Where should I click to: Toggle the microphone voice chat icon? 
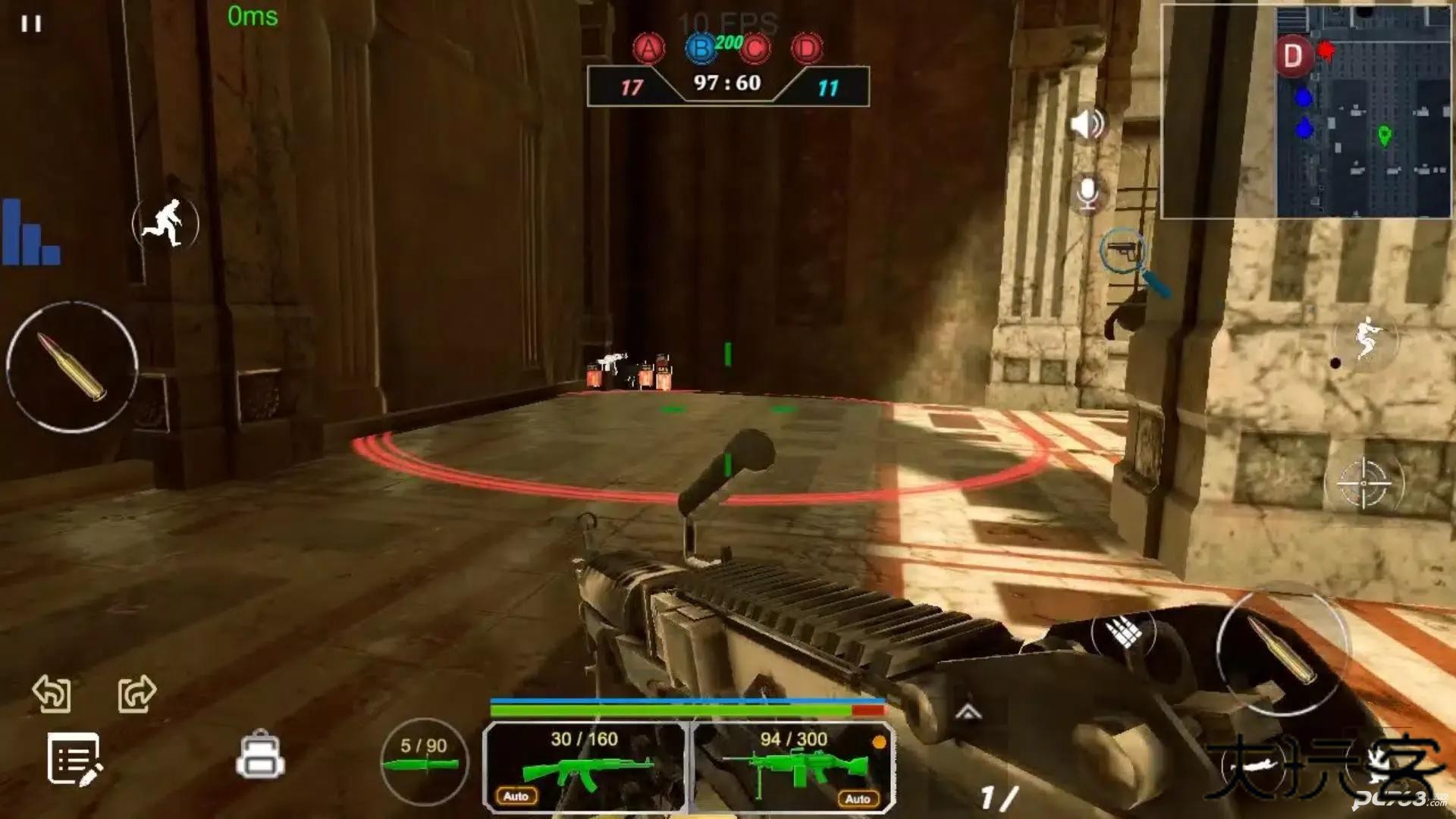[1087, 193]
